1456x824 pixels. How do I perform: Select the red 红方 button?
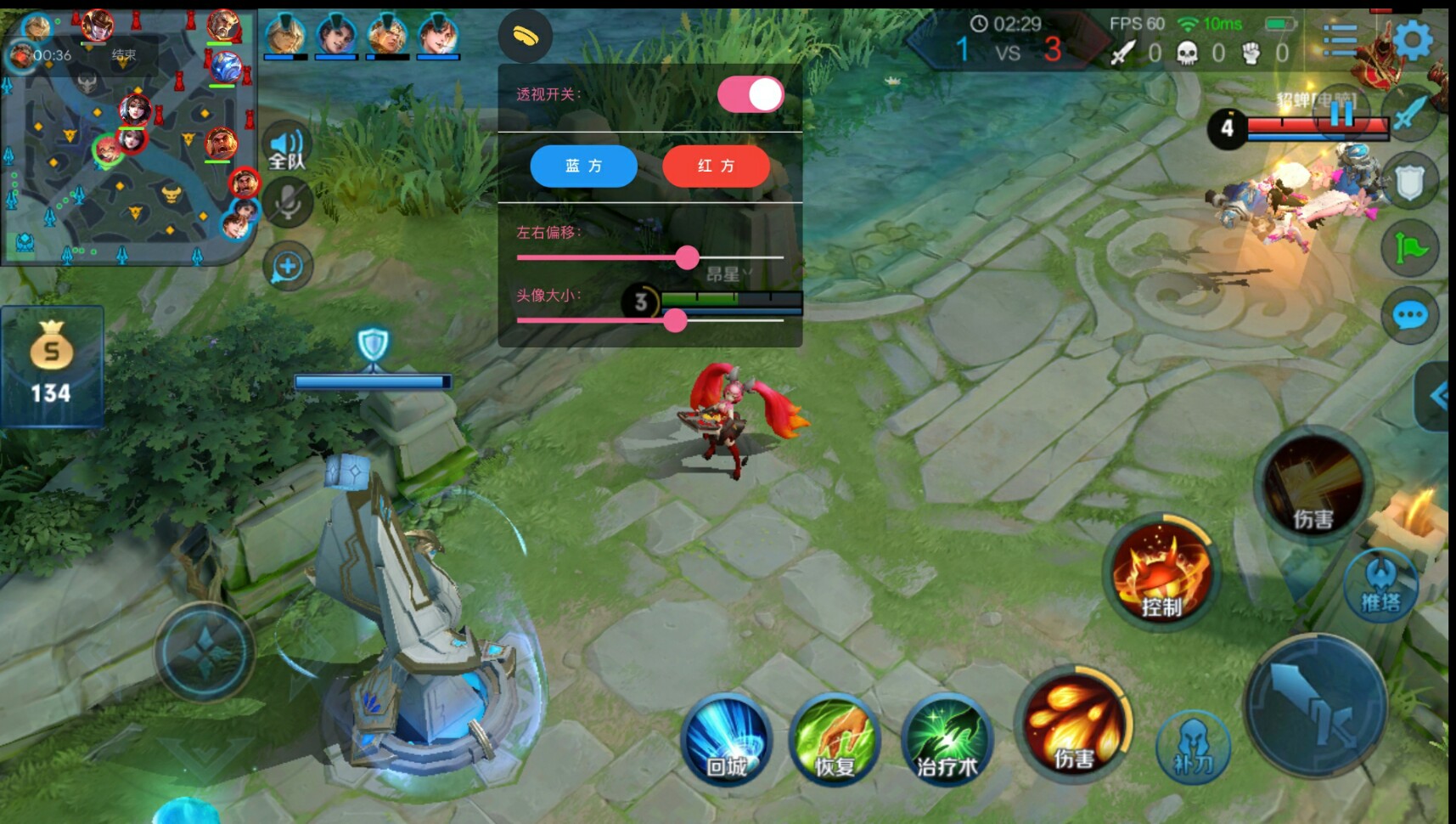coord(716,166)
